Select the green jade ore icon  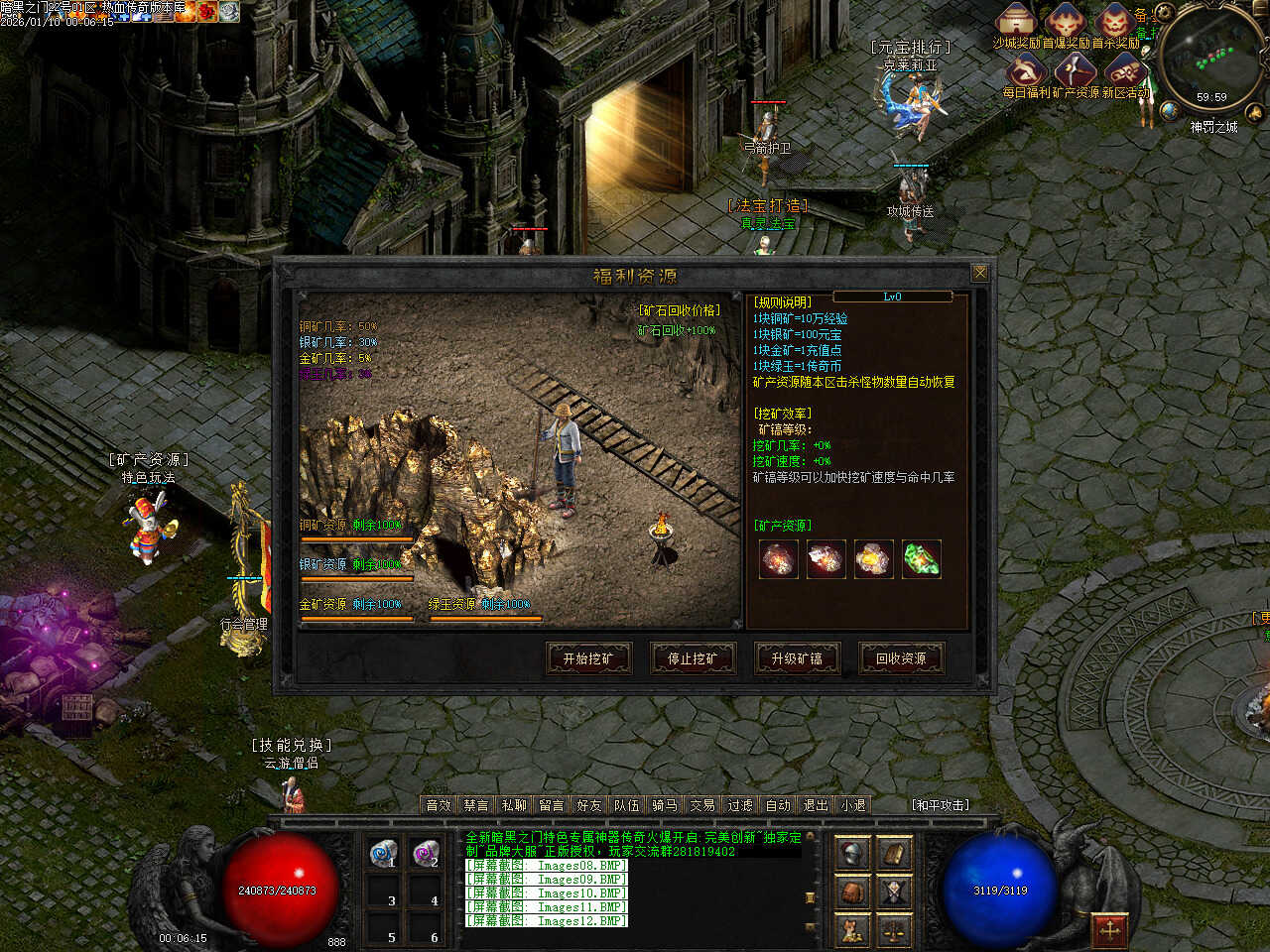[922, 559]
